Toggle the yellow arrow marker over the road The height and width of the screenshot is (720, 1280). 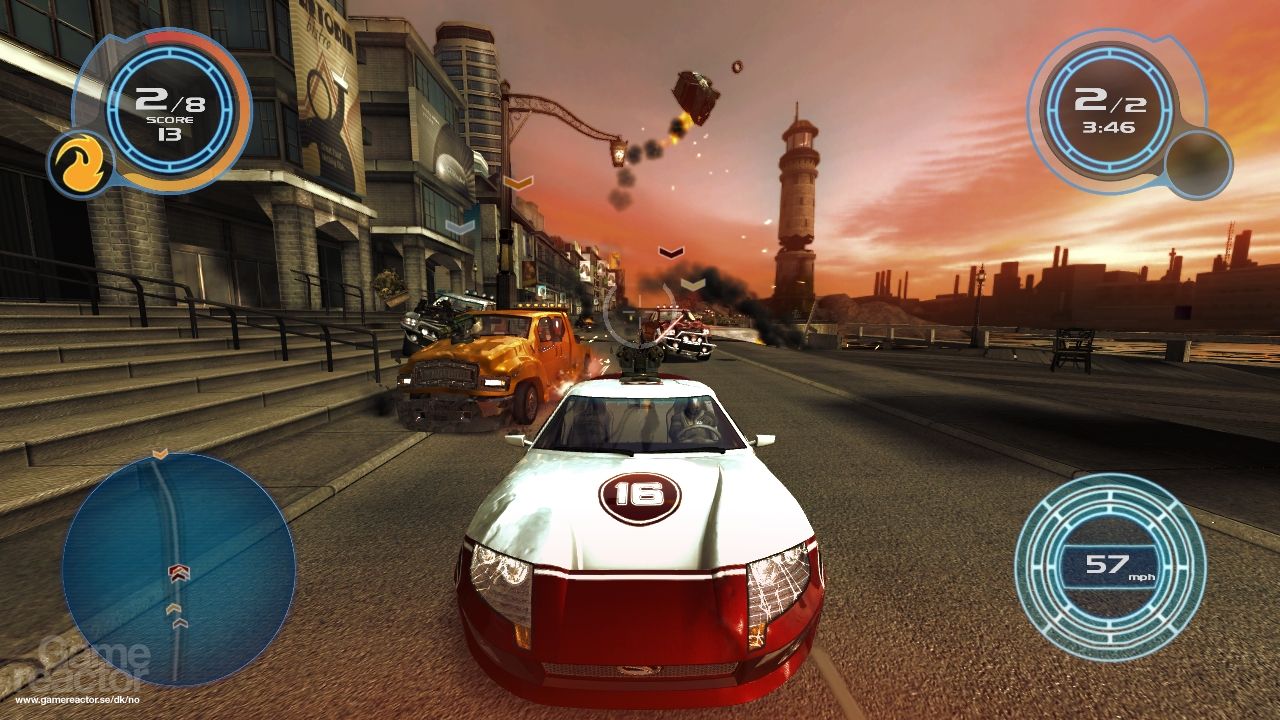click(x=518, y=182)
